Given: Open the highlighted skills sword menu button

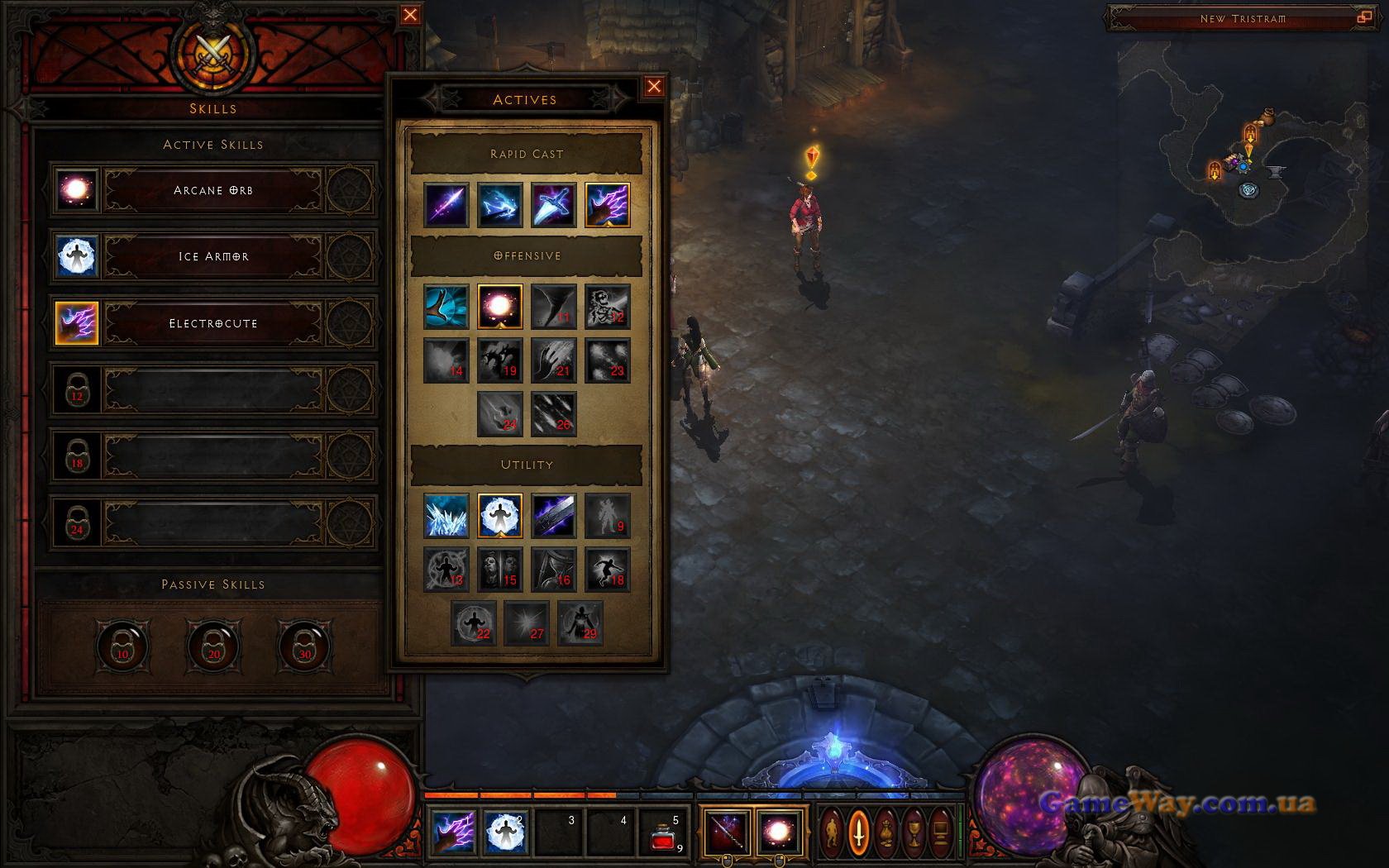Looking at the screenshot, I should [859, 832].
